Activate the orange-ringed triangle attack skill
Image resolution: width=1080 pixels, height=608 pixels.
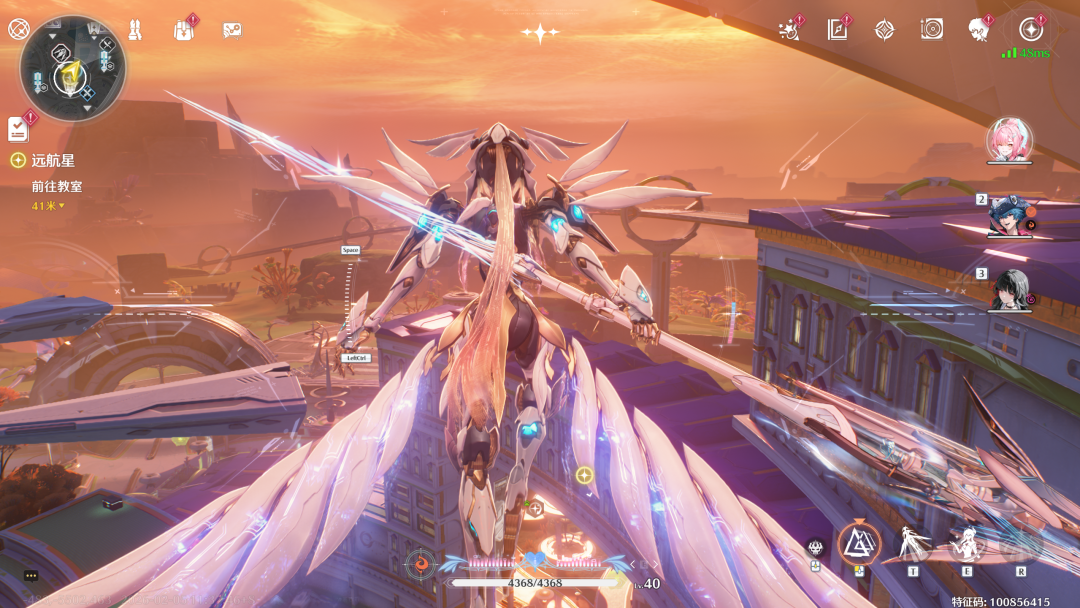click(858, 544)
